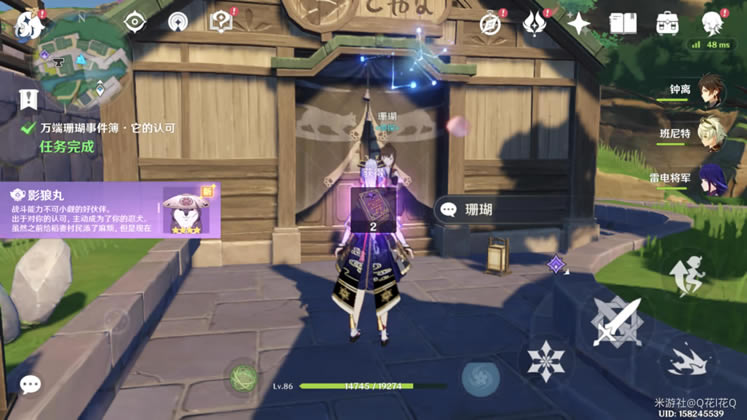Screen dimensions: 747x420
Task: Select the tracked quest 万端珊瑚事件簿
Action: click(107, 128)
